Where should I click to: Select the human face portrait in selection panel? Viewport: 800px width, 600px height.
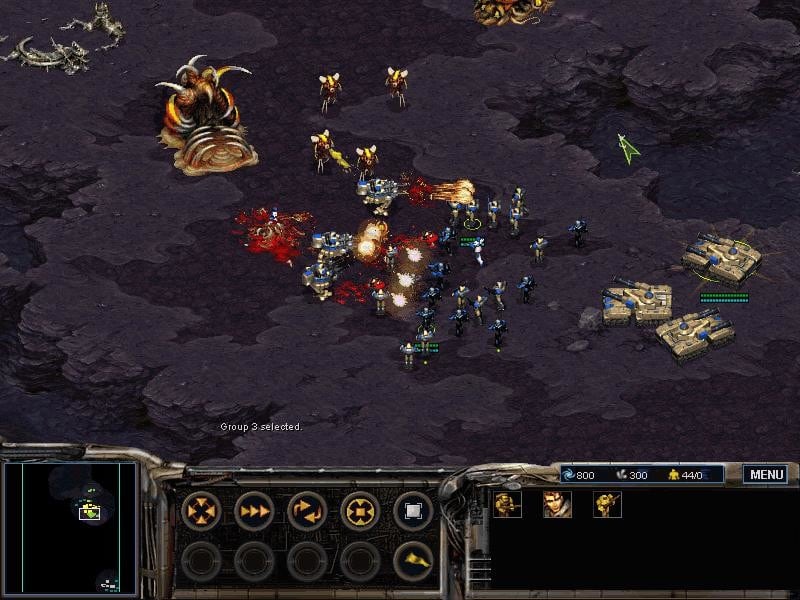pos(557,504)
